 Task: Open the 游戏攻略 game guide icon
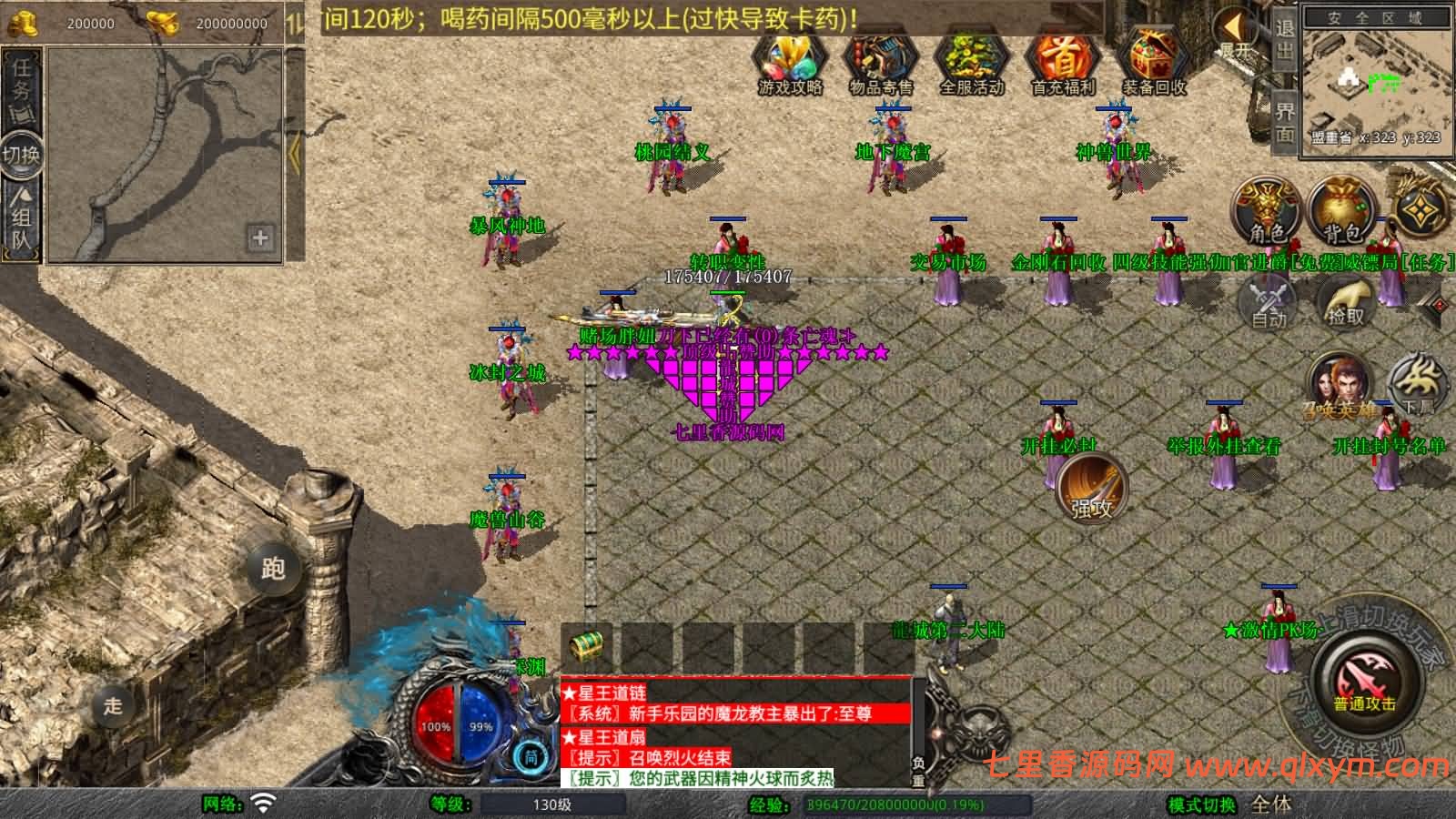(x=788, y=64)
